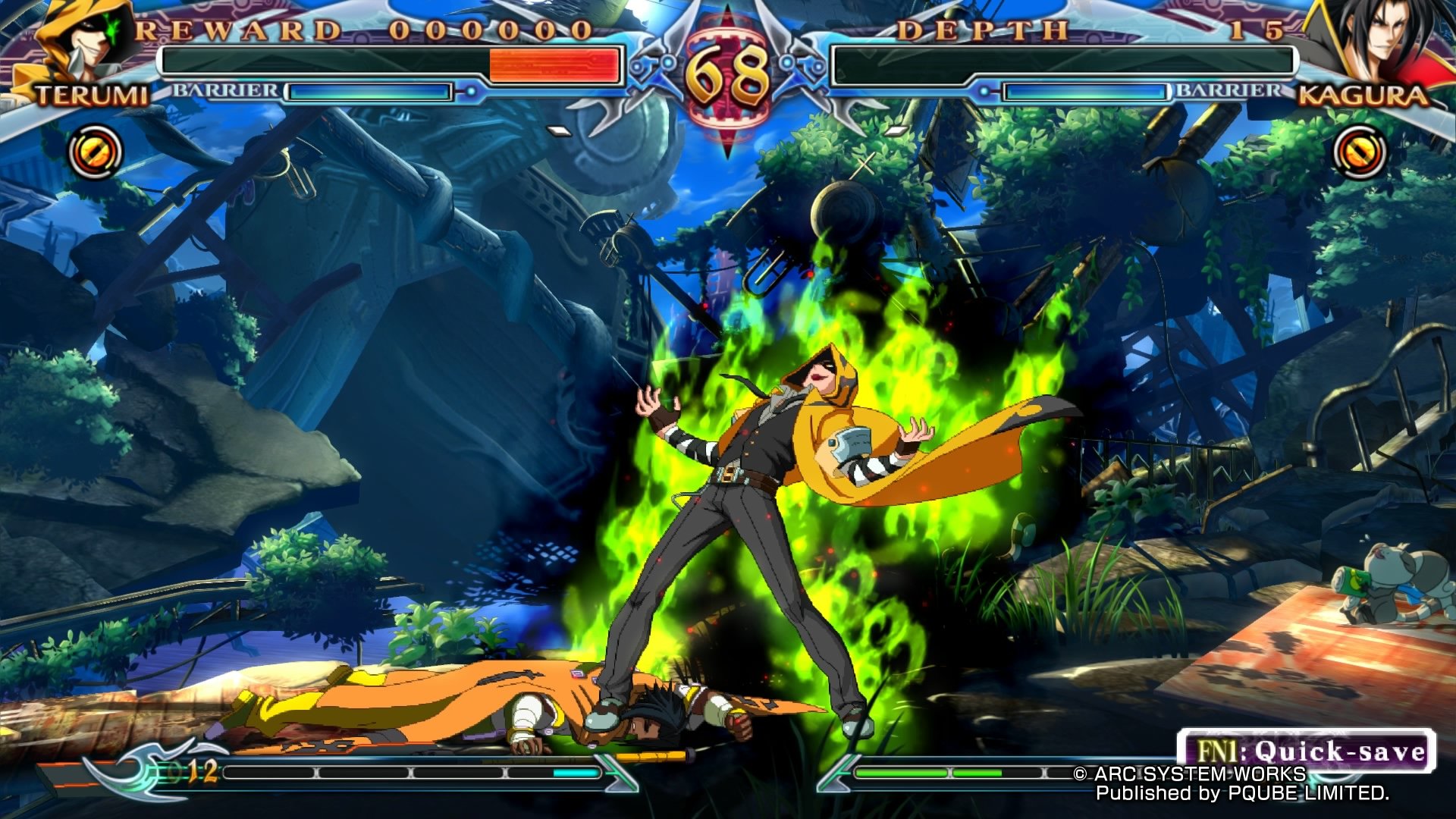Click Terumi's Overdrive burst icon
Image resolution: width=1456 pixels, height=819 pixels.
[96, 152]
